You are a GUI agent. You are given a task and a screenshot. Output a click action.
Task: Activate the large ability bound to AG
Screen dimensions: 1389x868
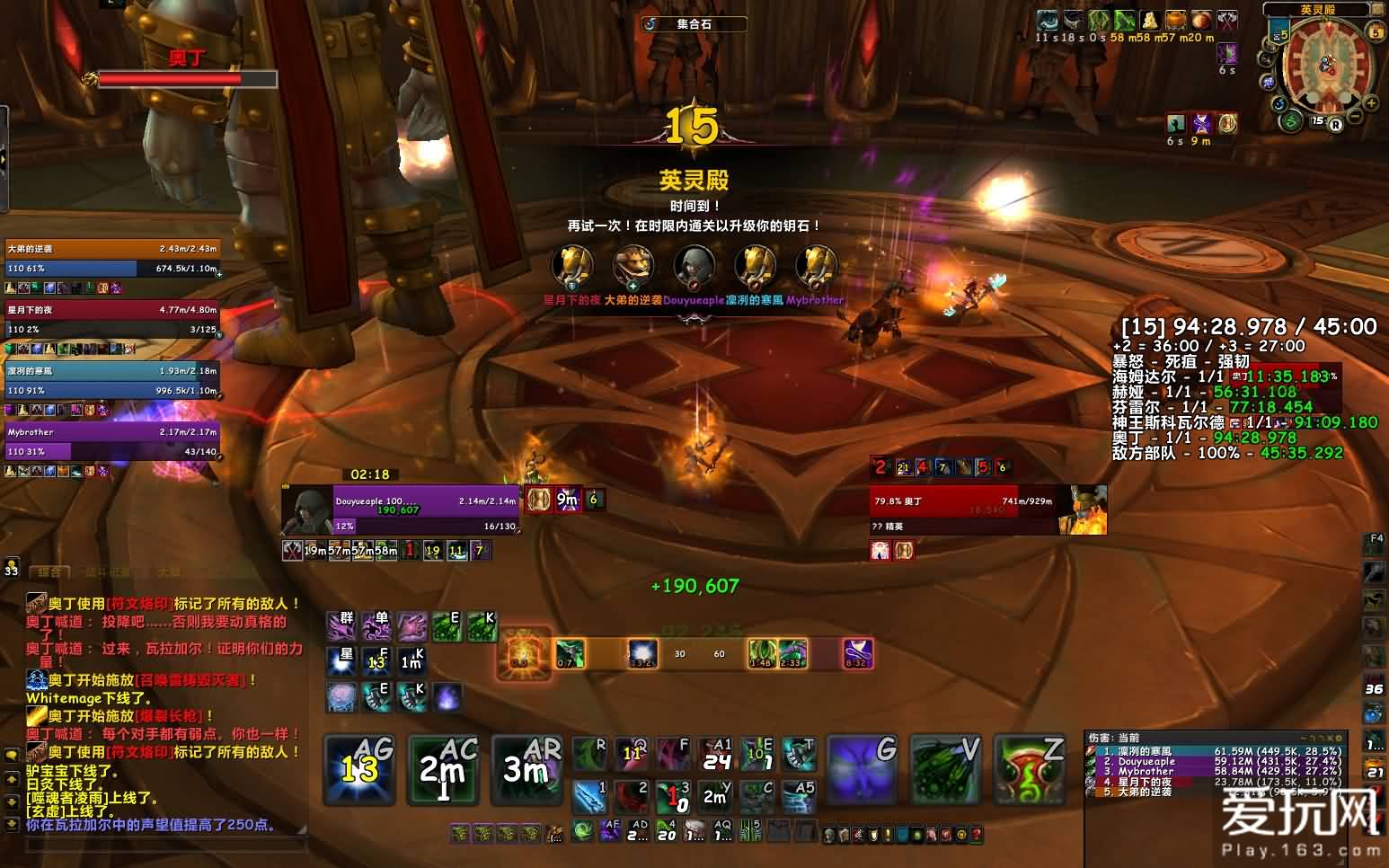coord(358,769)
